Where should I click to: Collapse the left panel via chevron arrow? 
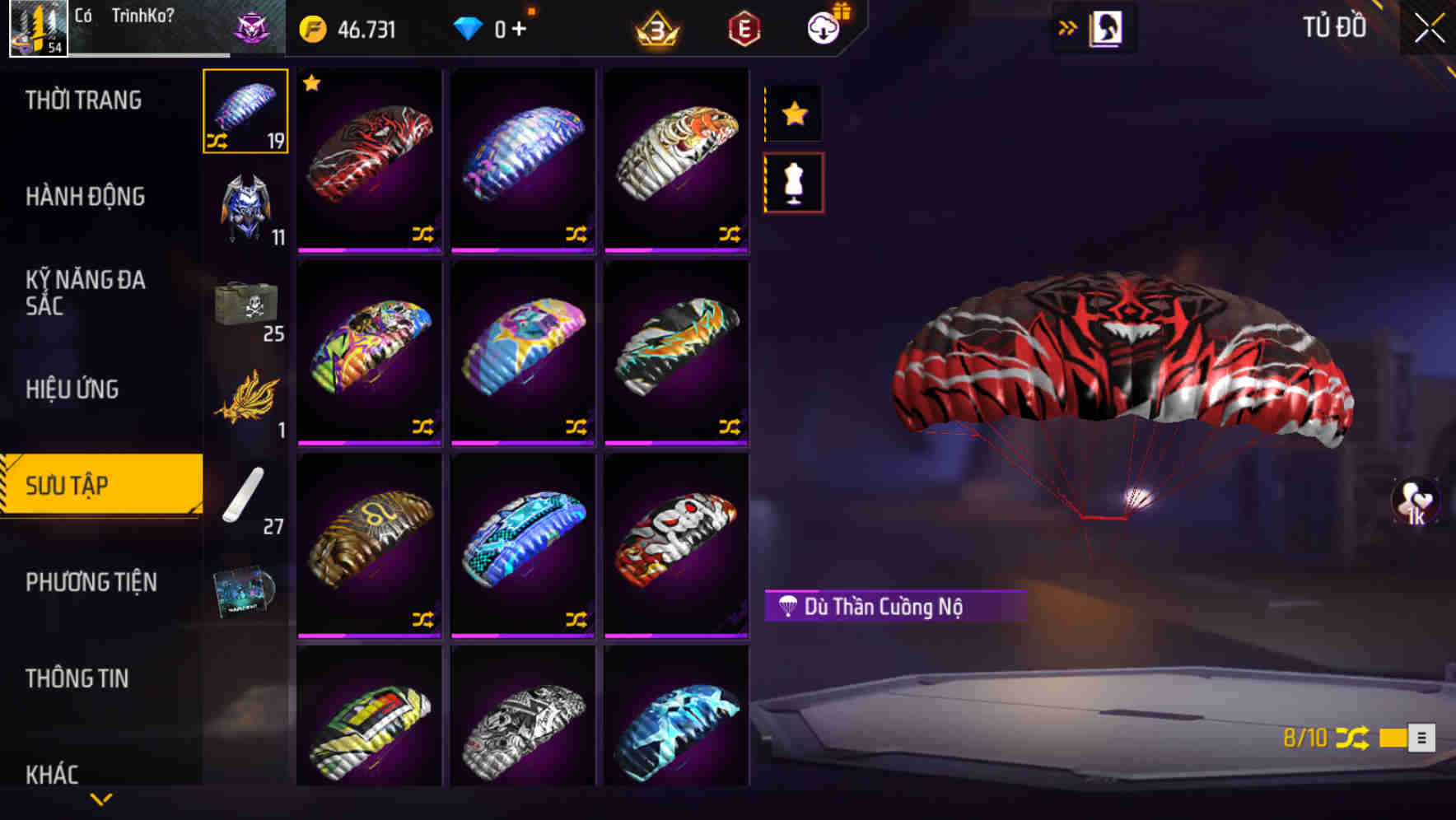tap(1067, 27)
